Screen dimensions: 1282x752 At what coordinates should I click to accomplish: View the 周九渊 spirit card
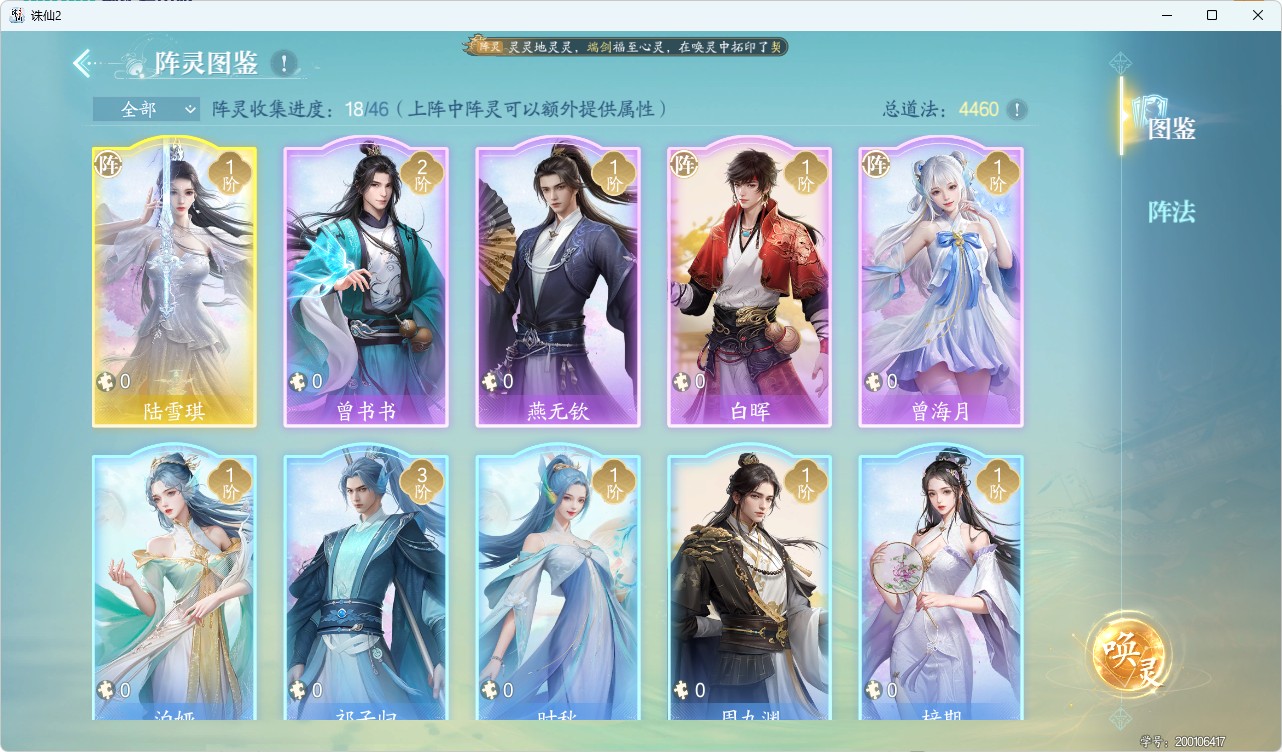pos(749,590)
